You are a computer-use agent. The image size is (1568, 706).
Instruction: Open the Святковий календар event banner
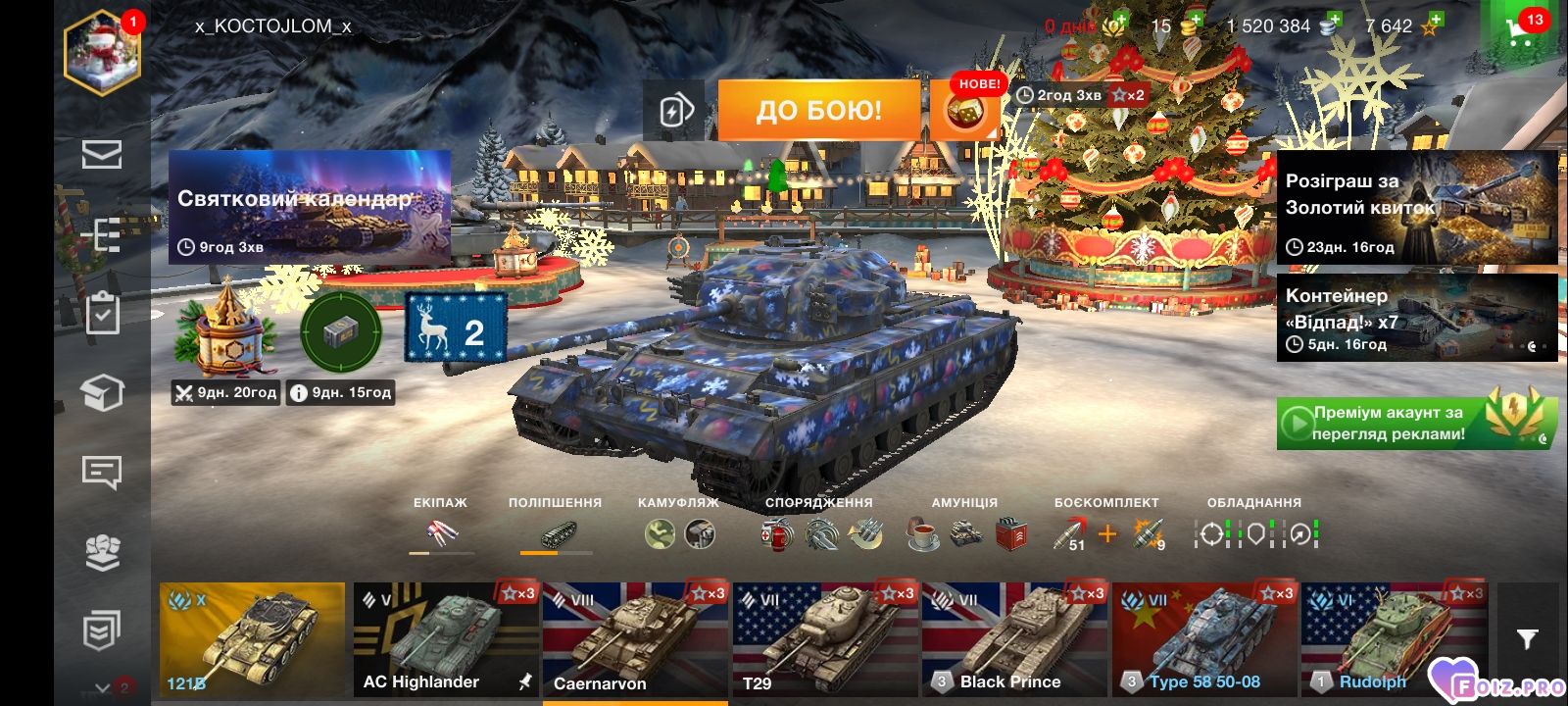pos(310,208)
